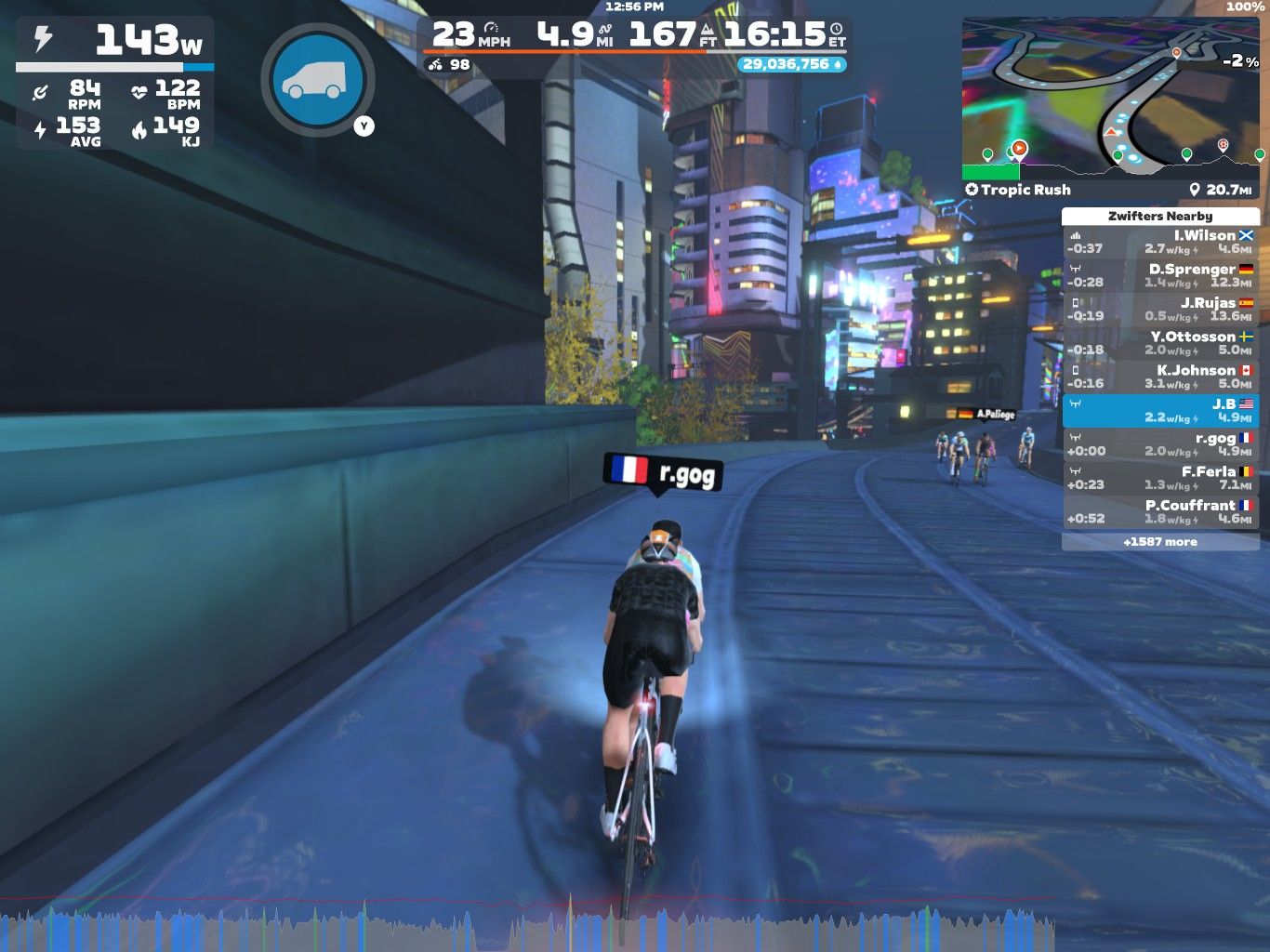Screen dimensions: 1270x952
Task: Click the 29,036,756 ride ons counter
Action: pyautogui.click(x=791, y=64)
